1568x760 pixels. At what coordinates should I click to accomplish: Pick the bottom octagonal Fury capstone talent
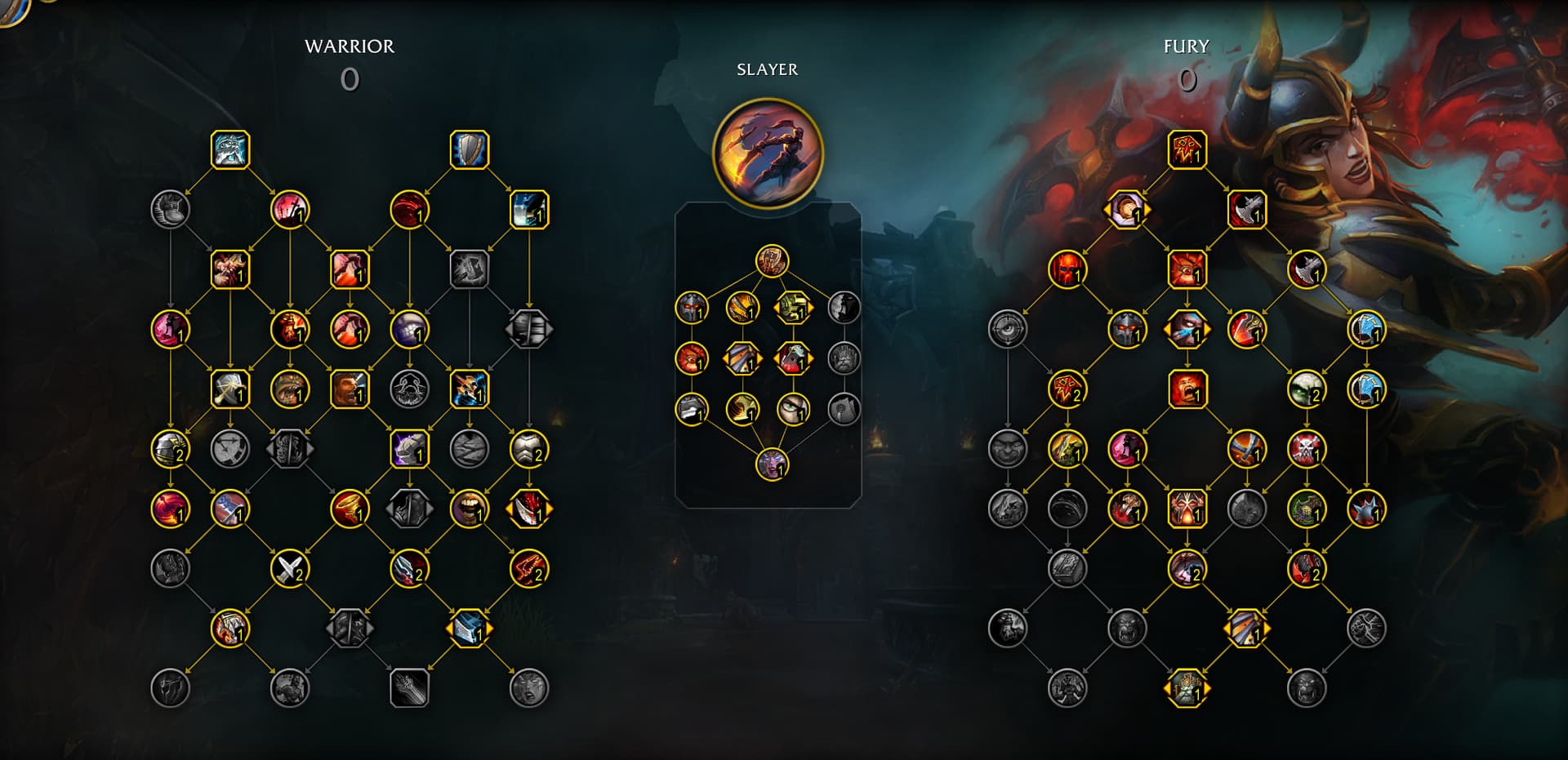[x=1187, y=688]
